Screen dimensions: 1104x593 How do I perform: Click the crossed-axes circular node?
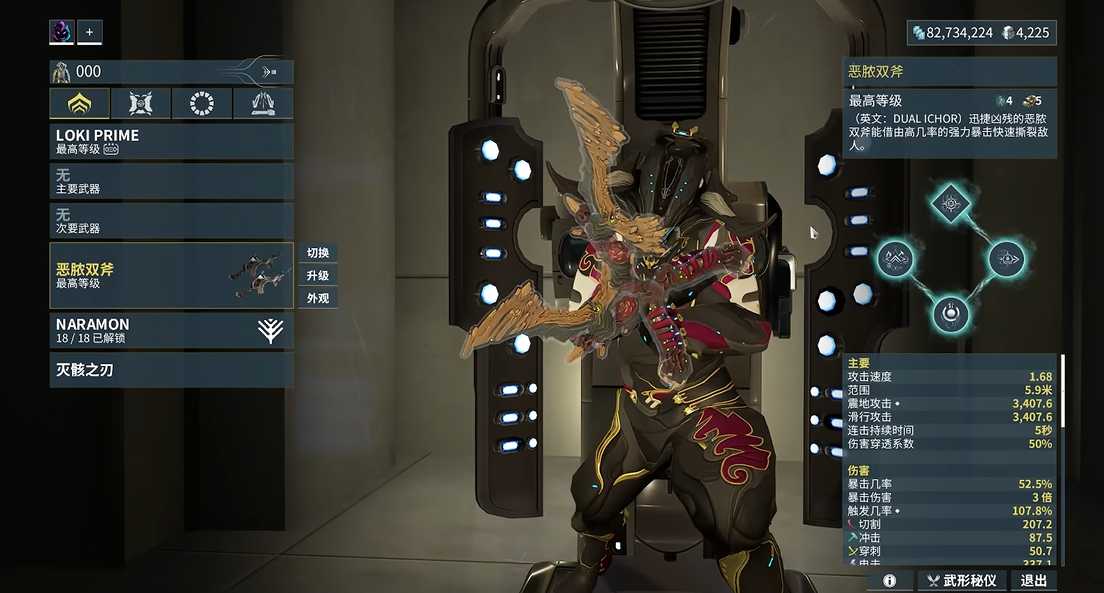pos(895,259)
